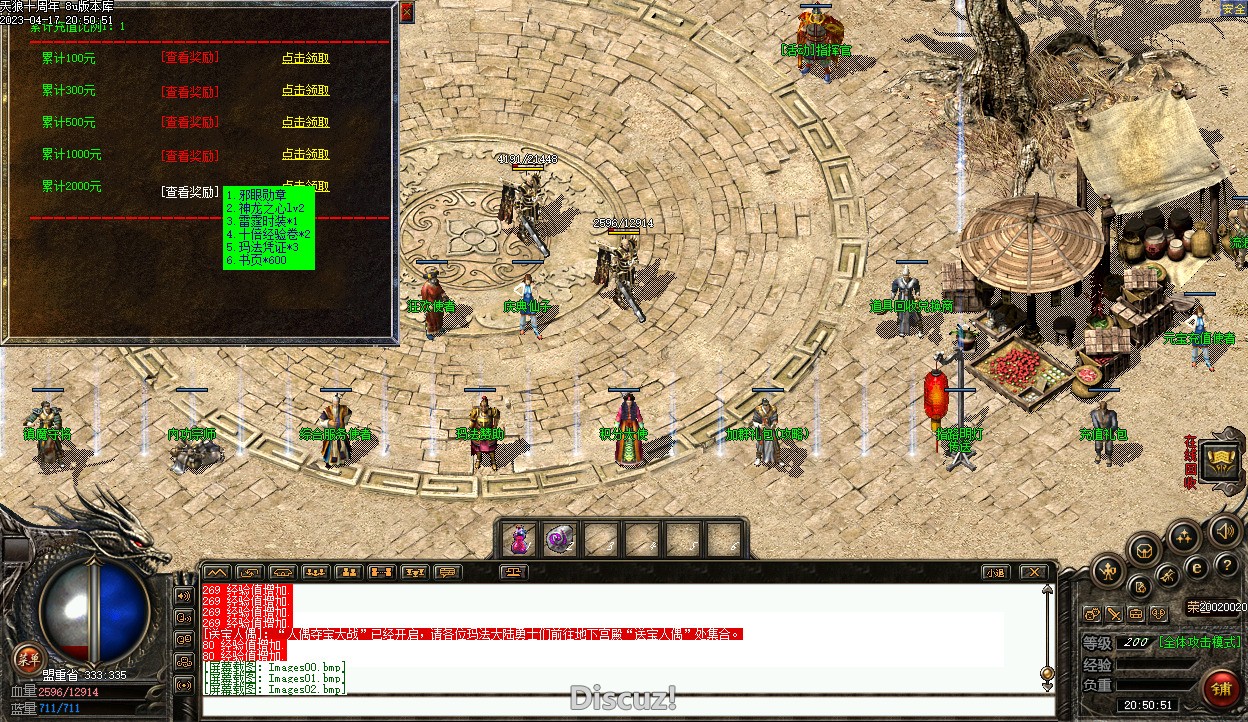Use the purple swirl stone hotbar item
The height and width of the screenshot is (722, 1248).
coord(560,539)
